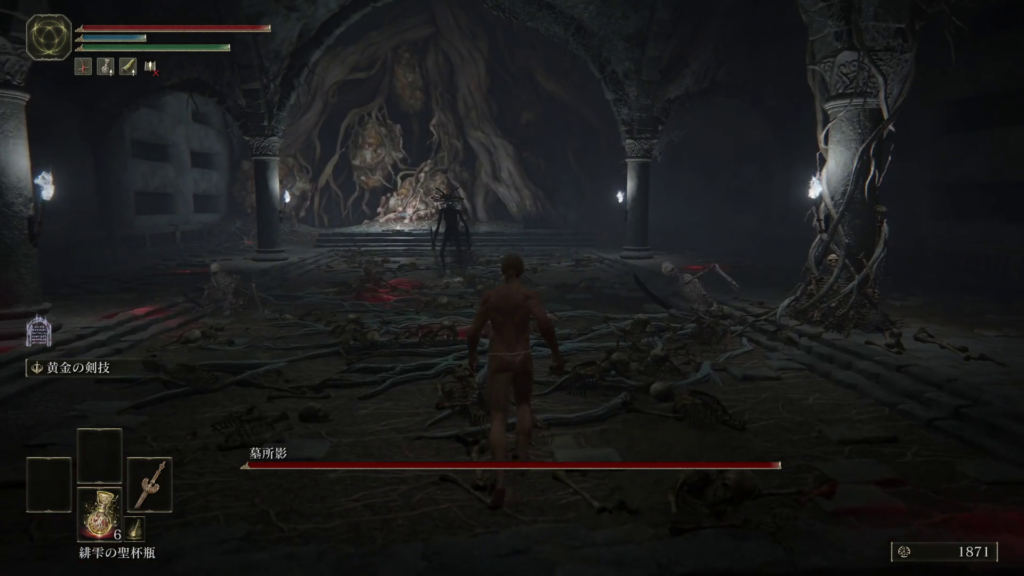Click the red branch status effect icon
This screenshot has height=576, width=1024.
coord(84,67)
